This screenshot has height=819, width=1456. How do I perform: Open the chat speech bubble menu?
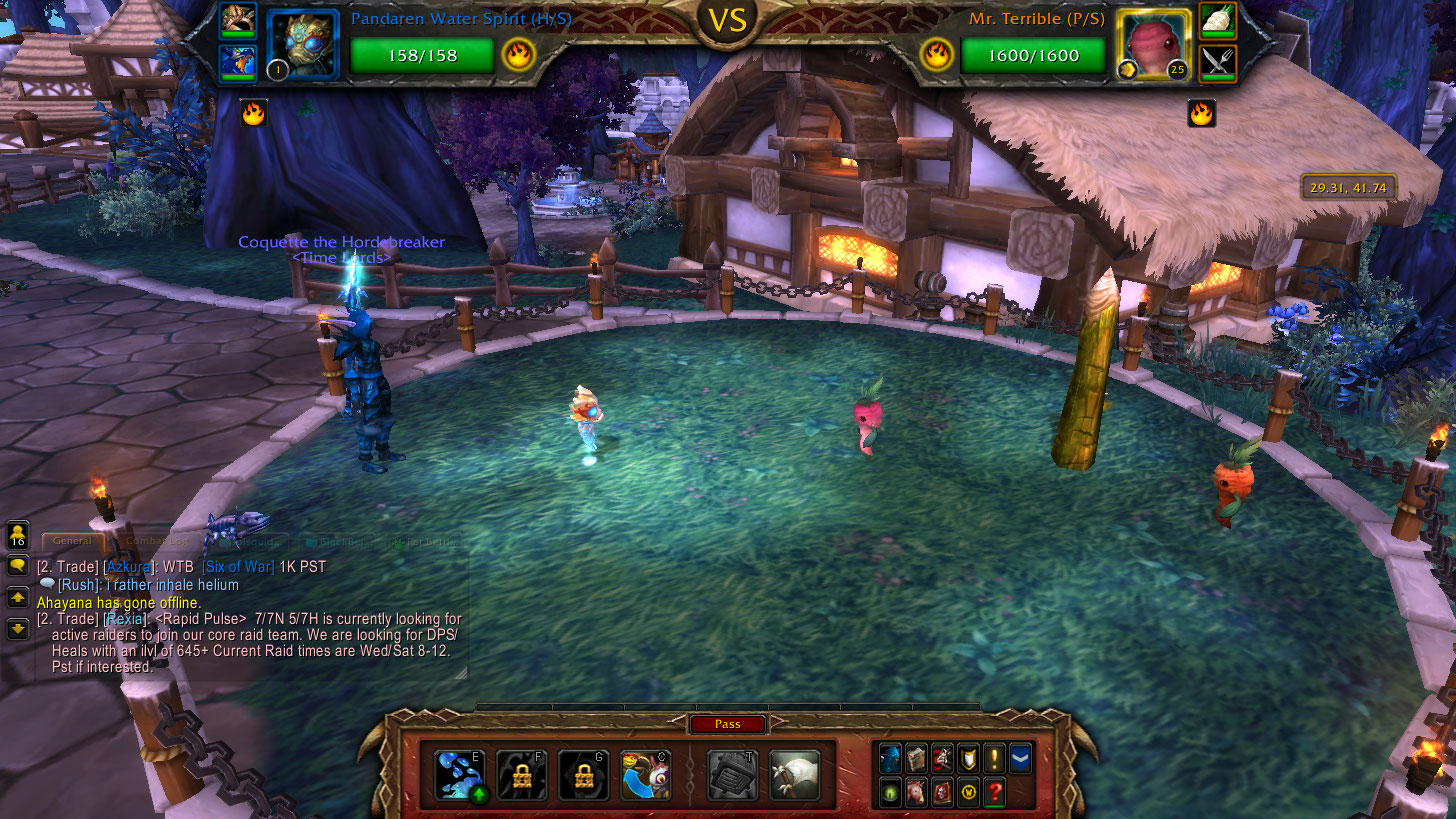pos(18,566)
